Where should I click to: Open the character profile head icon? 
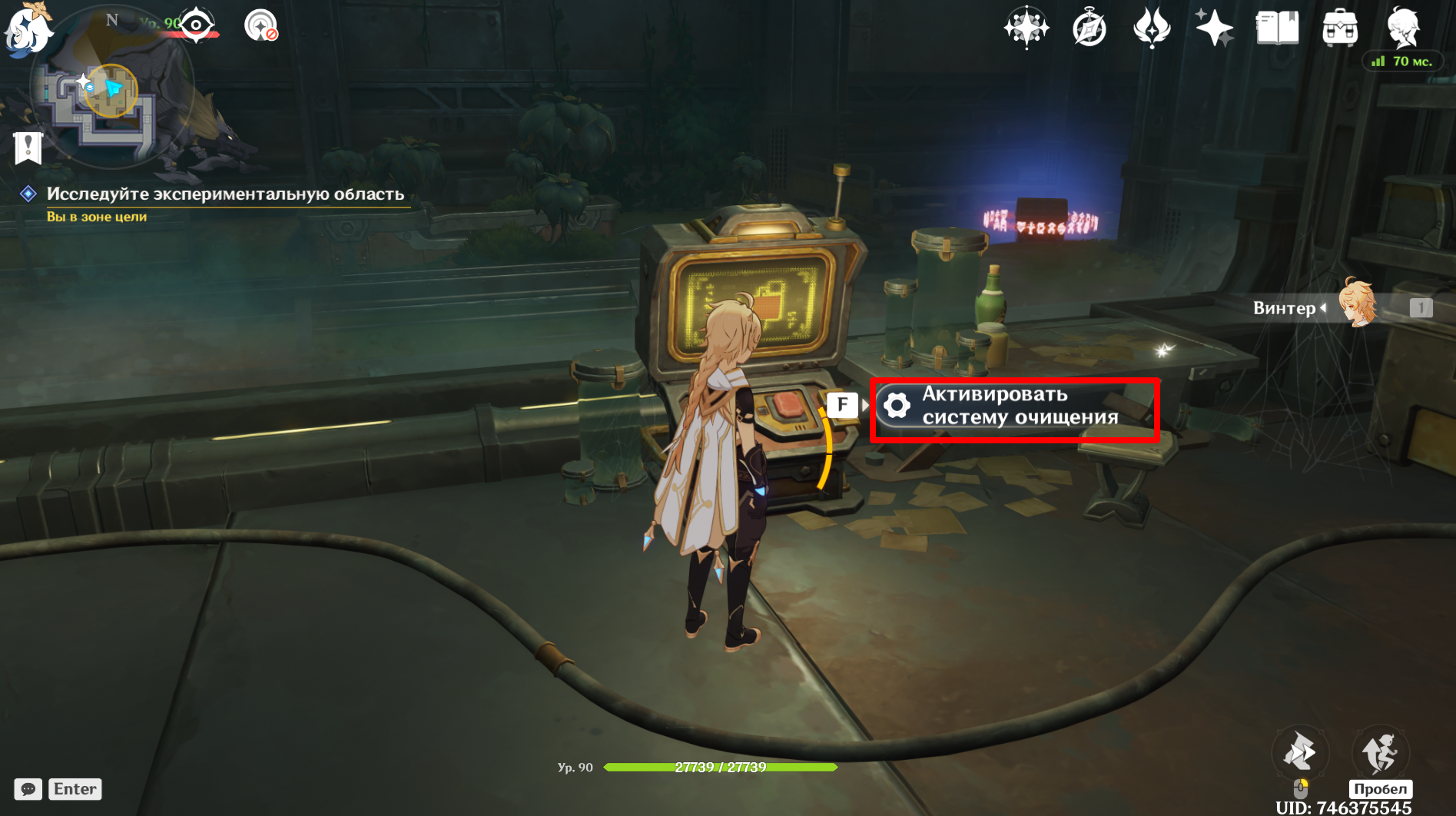click(1403, 27)
